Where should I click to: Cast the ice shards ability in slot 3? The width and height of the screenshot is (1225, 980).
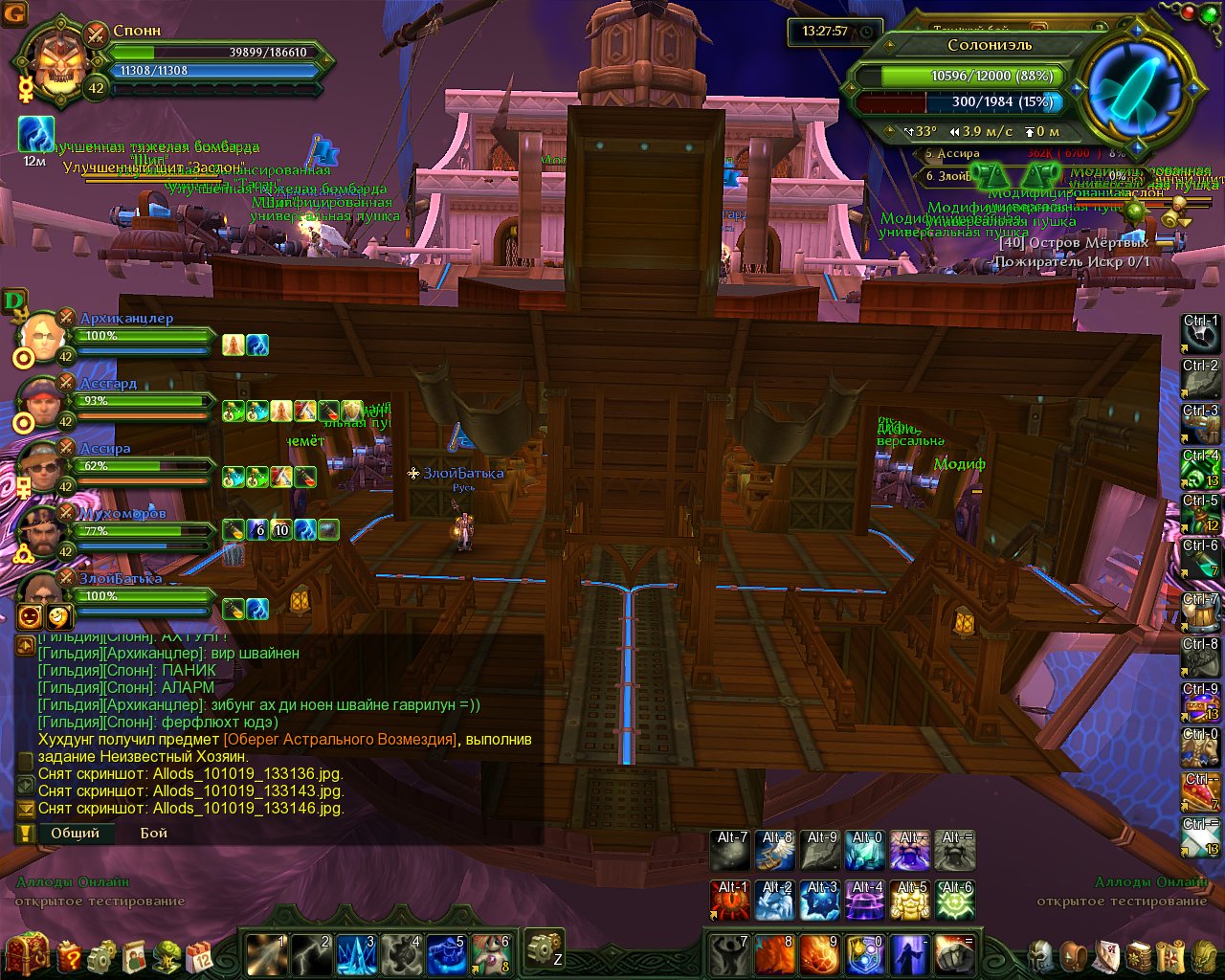356,953
